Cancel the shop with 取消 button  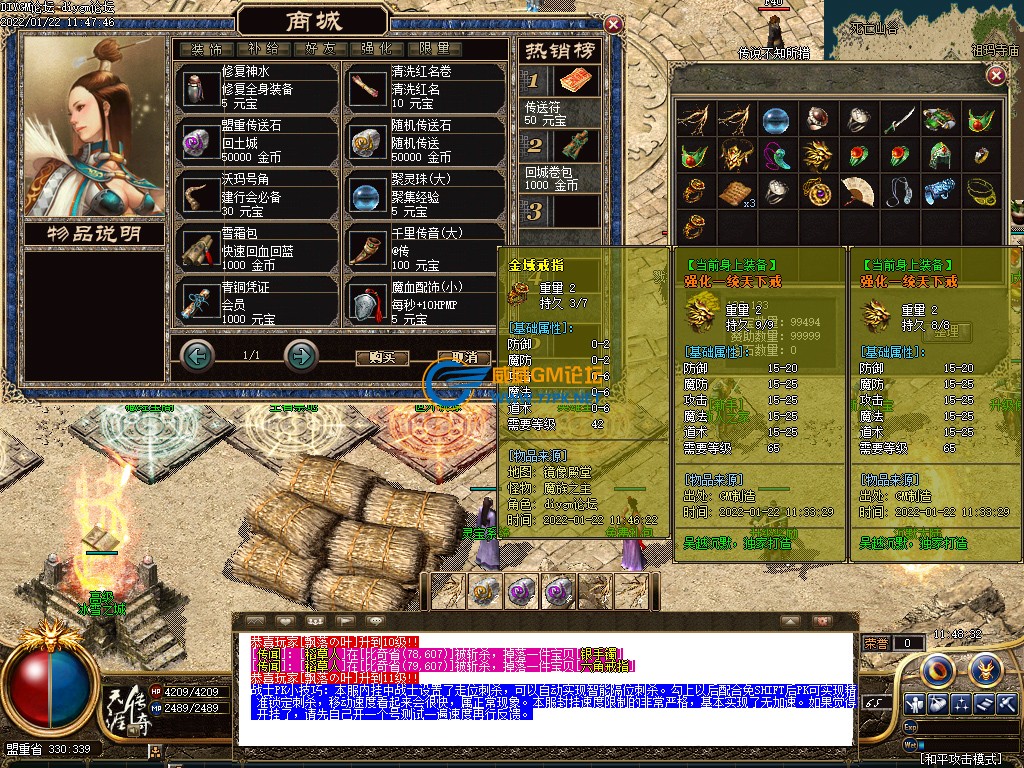pyautogui.click(x=463, y=357)
